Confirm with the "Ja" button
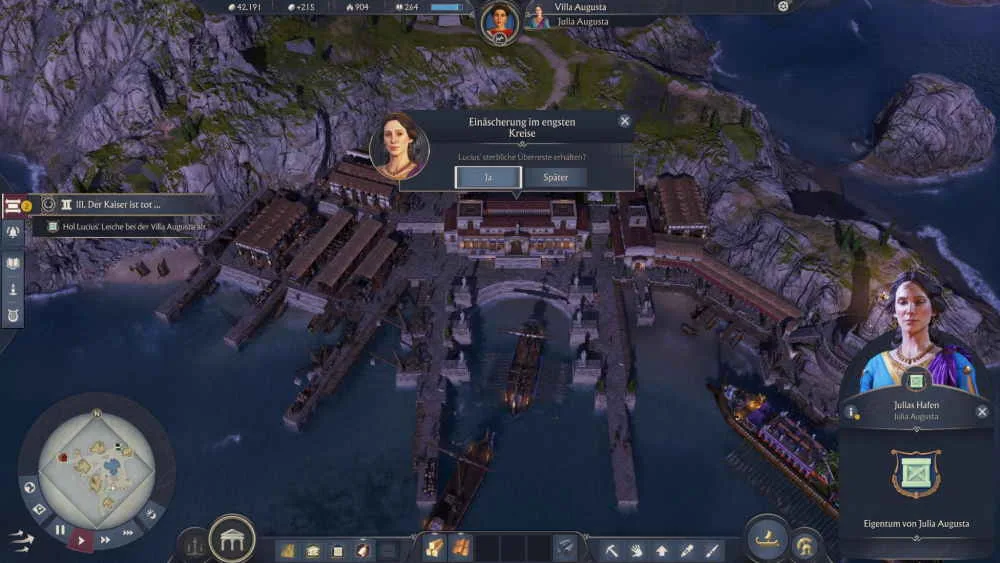This screenshot has width=1000, height=563. (488, 177)
